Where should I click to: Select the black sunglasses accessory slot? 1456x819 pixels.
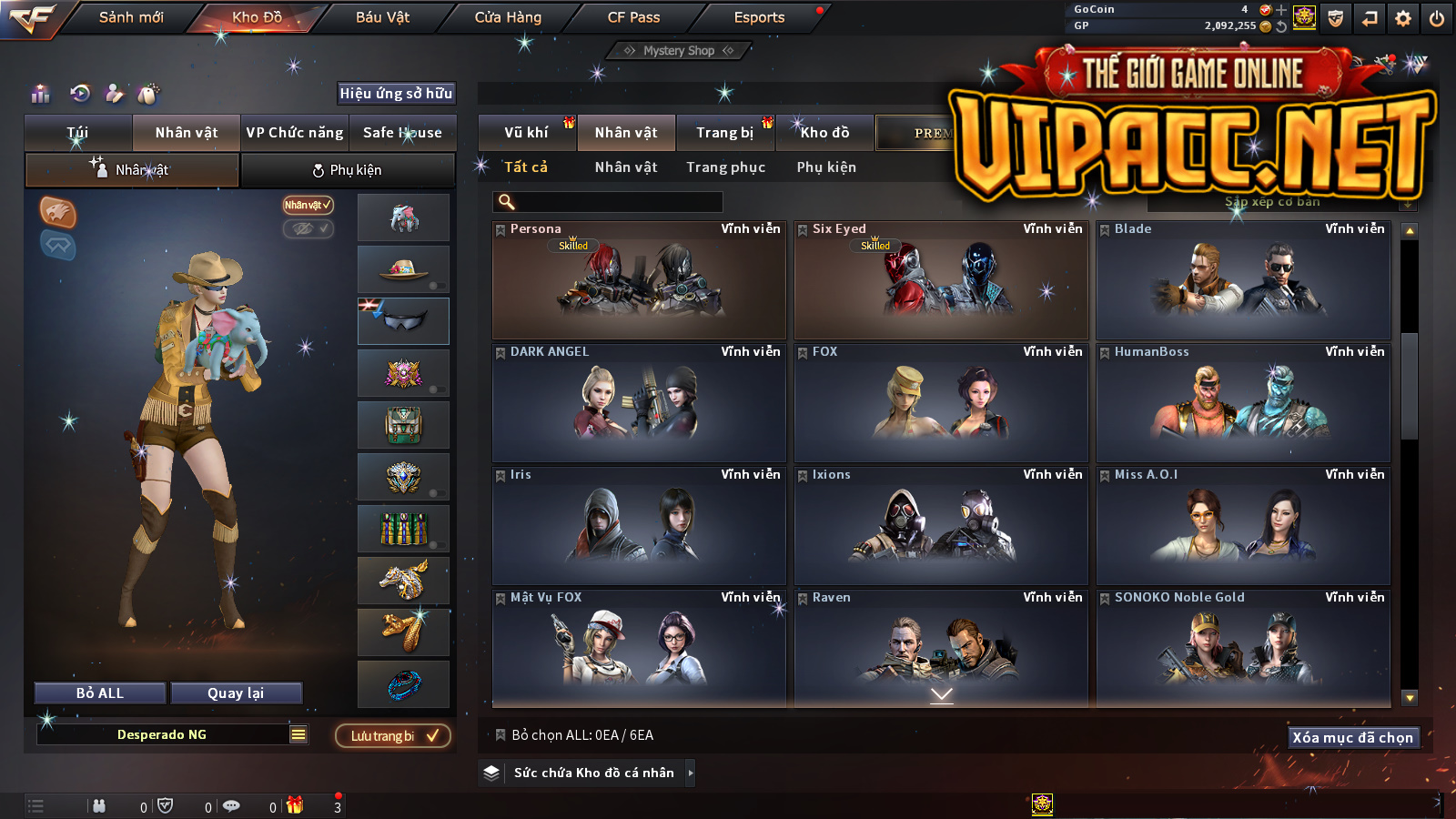tap(404, 321)
